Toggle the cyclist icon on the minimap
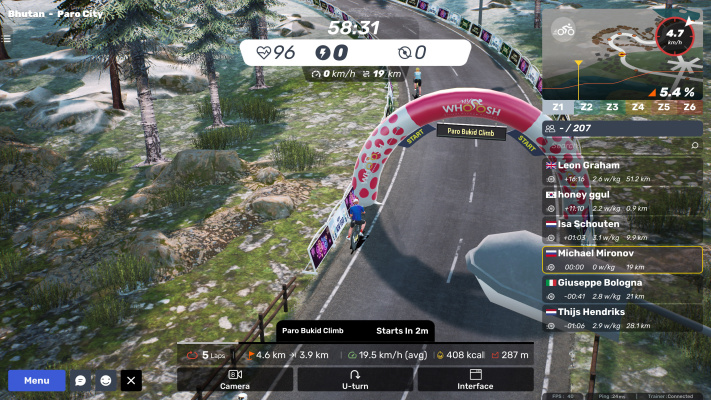The image size is (711, 400). point(564,30)
